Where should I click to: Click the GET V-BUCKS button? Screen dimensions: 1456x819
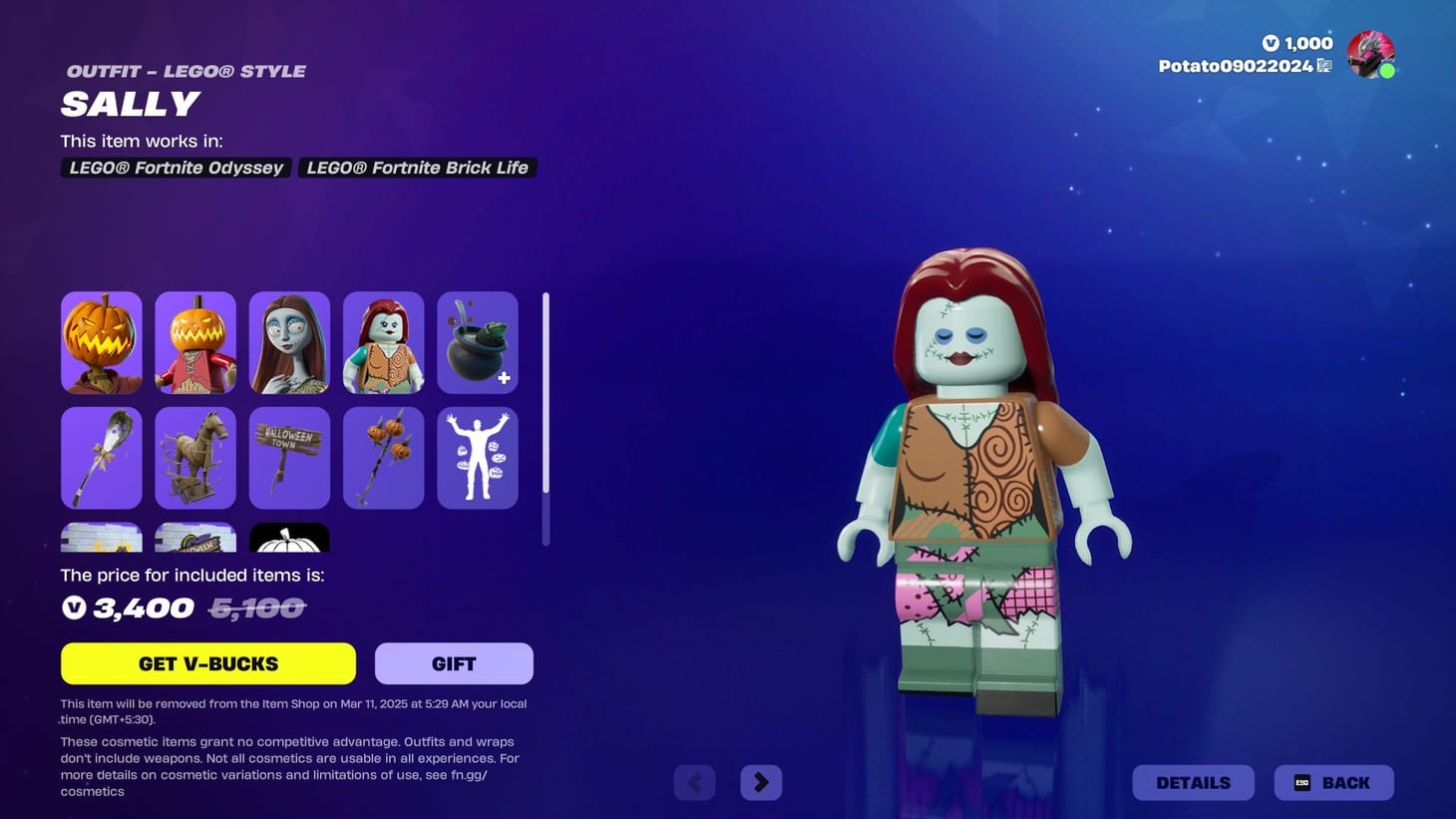click(x=207, y=662)
